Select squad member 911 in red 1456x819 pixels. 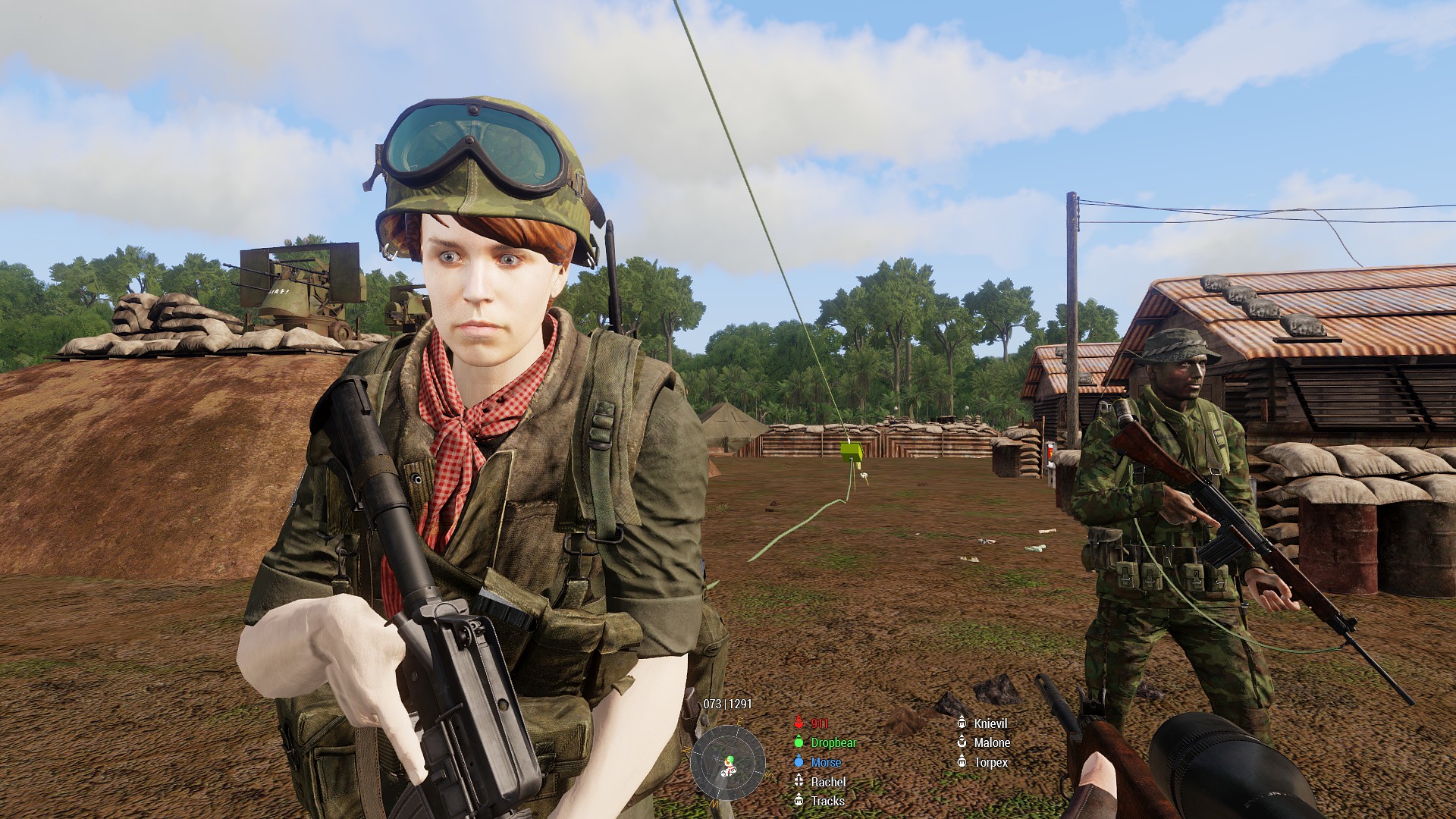(819, 723)
